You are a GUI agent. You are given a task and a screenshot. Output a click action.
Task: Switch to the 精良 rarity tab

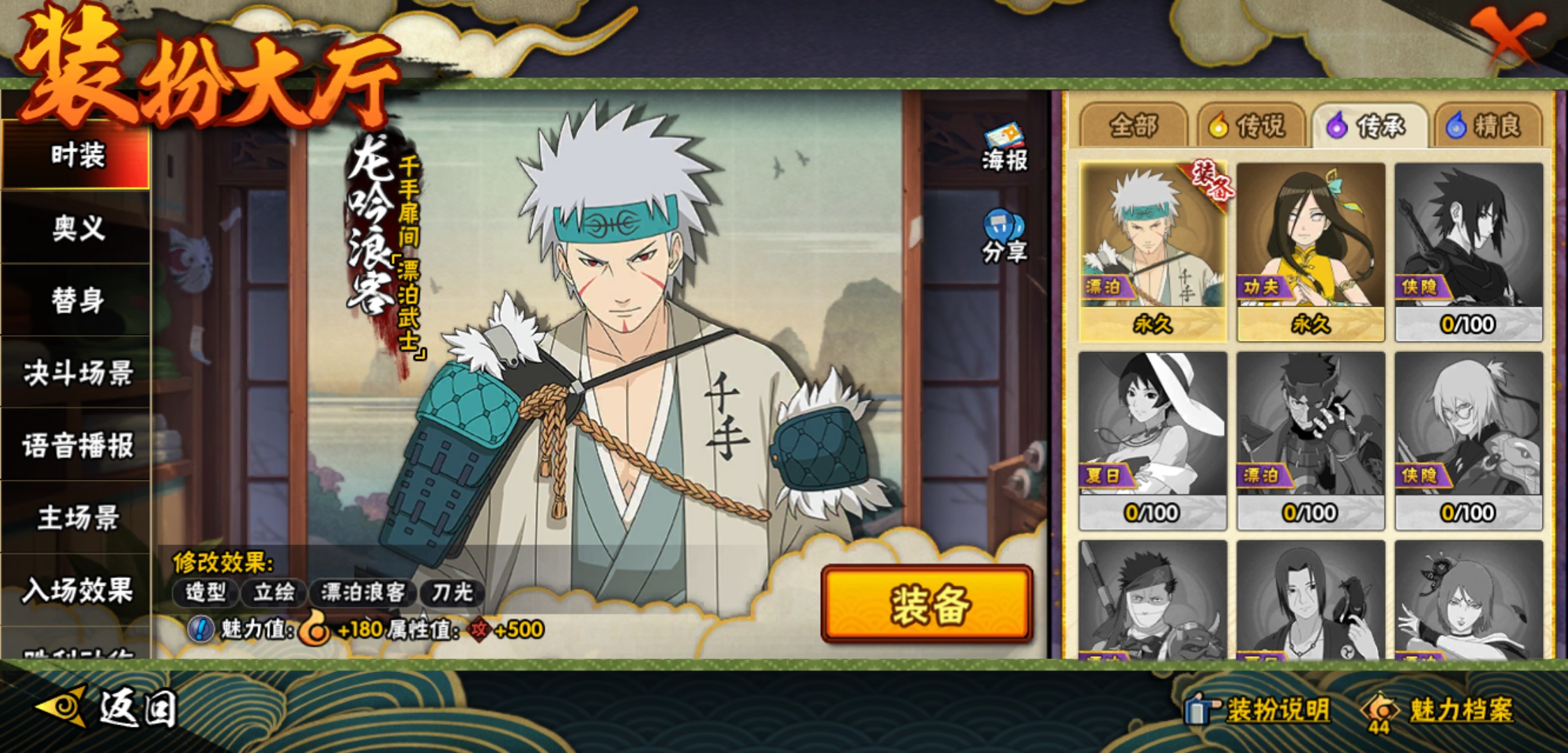(1488, 126)
